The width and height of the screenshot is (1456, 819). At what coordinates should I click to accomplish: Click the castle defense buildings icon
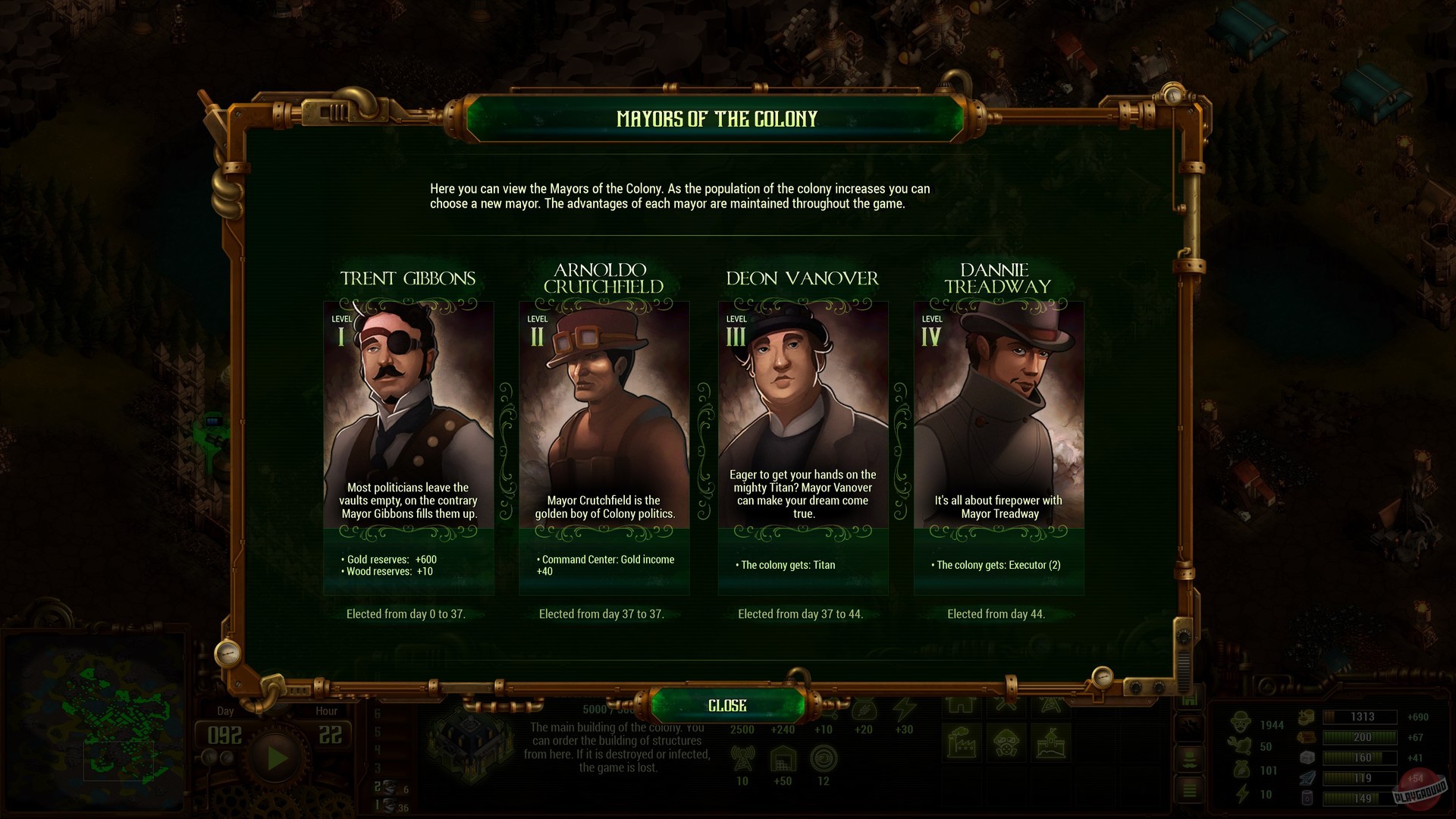1053,743
